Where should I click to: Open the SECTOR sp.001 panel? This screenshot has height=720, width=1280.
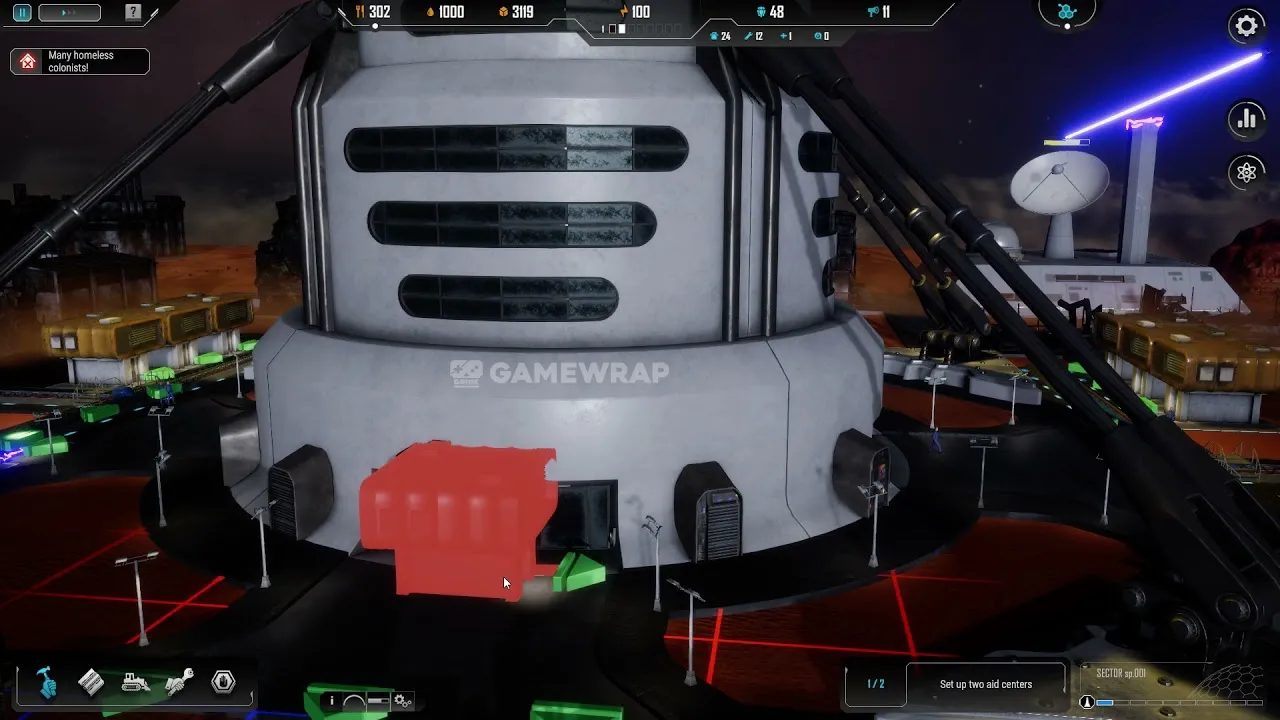1121,674
